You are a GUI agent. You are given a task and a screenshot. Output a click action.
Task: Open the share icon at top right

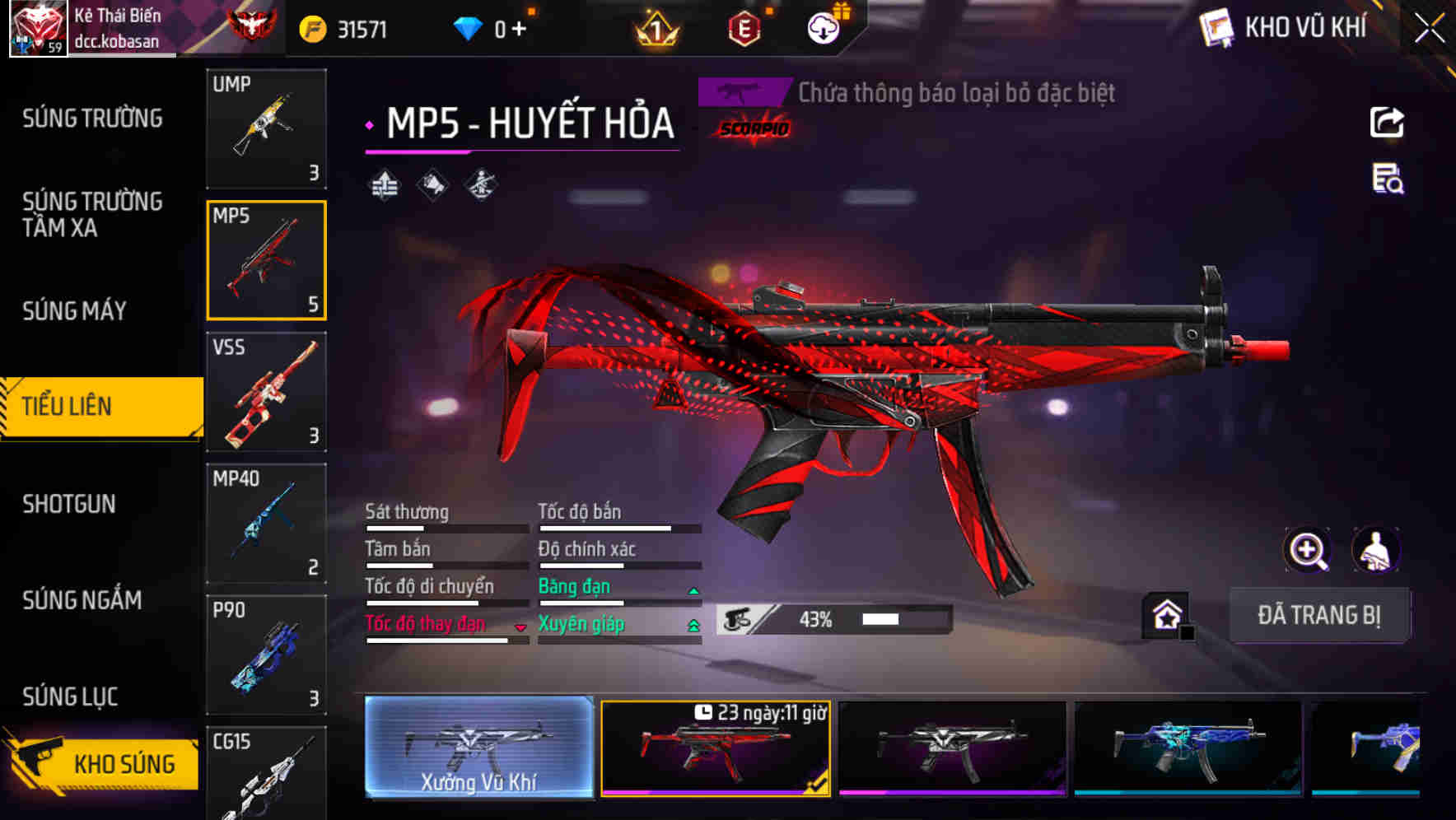pyautogui.click(x=1387, y=122)
